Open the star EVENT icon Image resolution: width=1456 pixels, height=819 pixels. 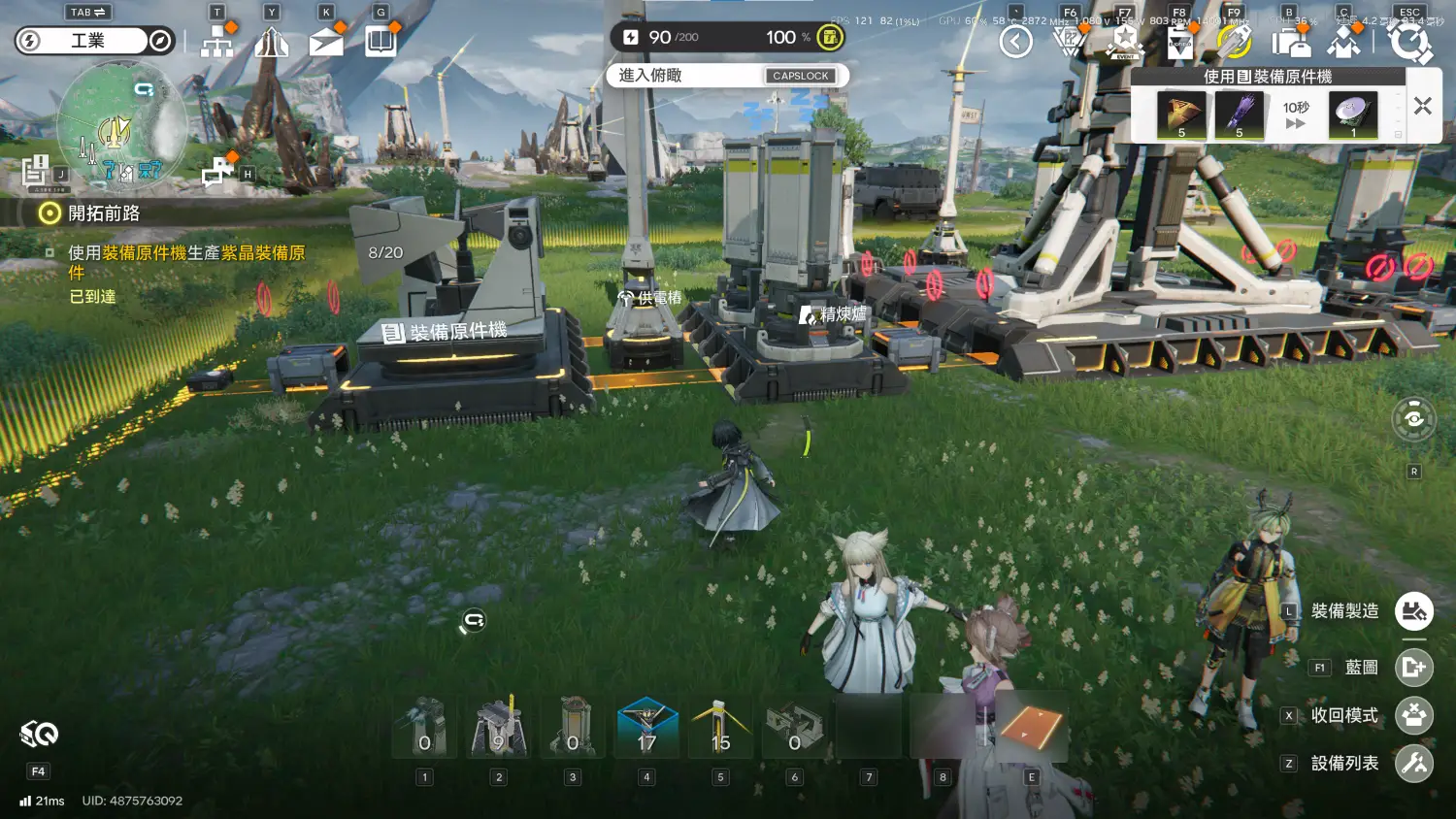tap(1125, 42)
